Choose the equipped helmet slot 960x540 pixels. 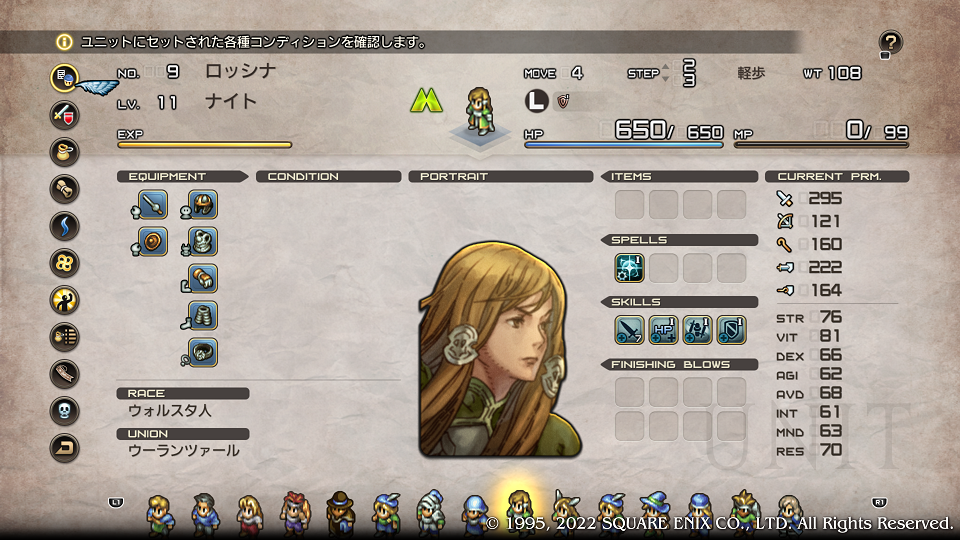[203, 205]
